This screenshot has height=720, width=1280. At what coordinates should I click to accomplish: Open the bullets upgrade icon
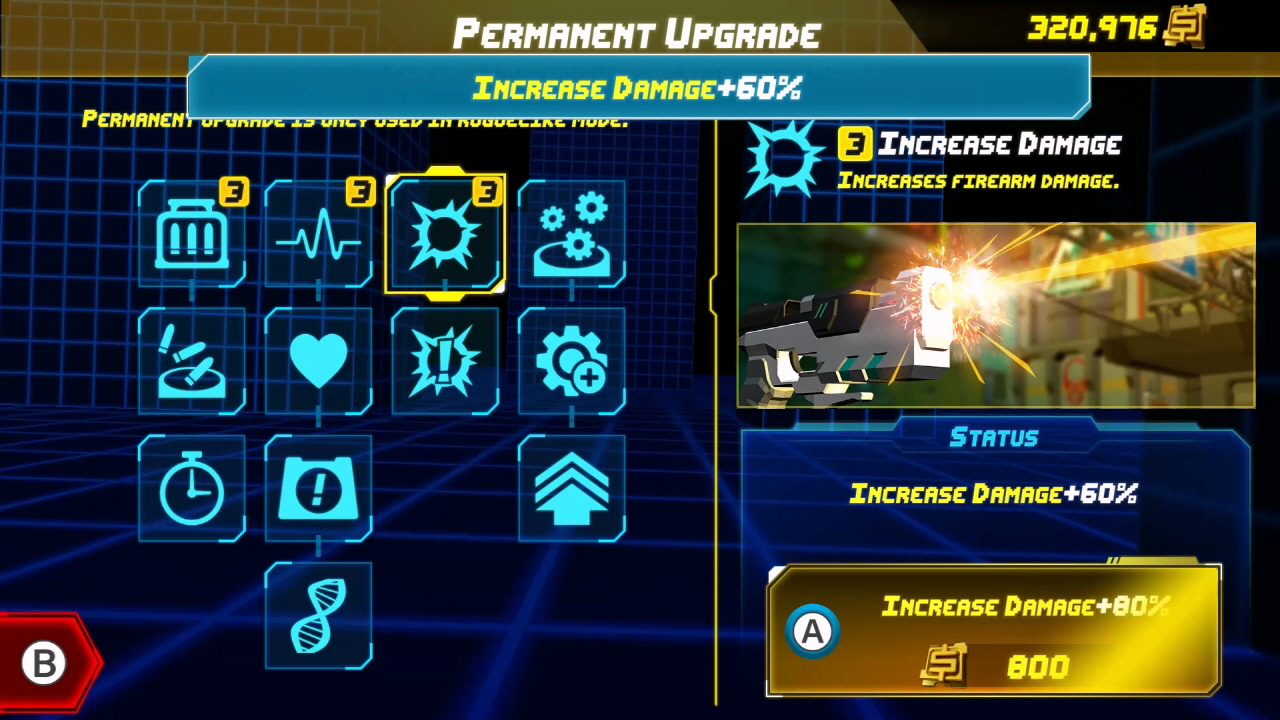[x=191, y=360]
